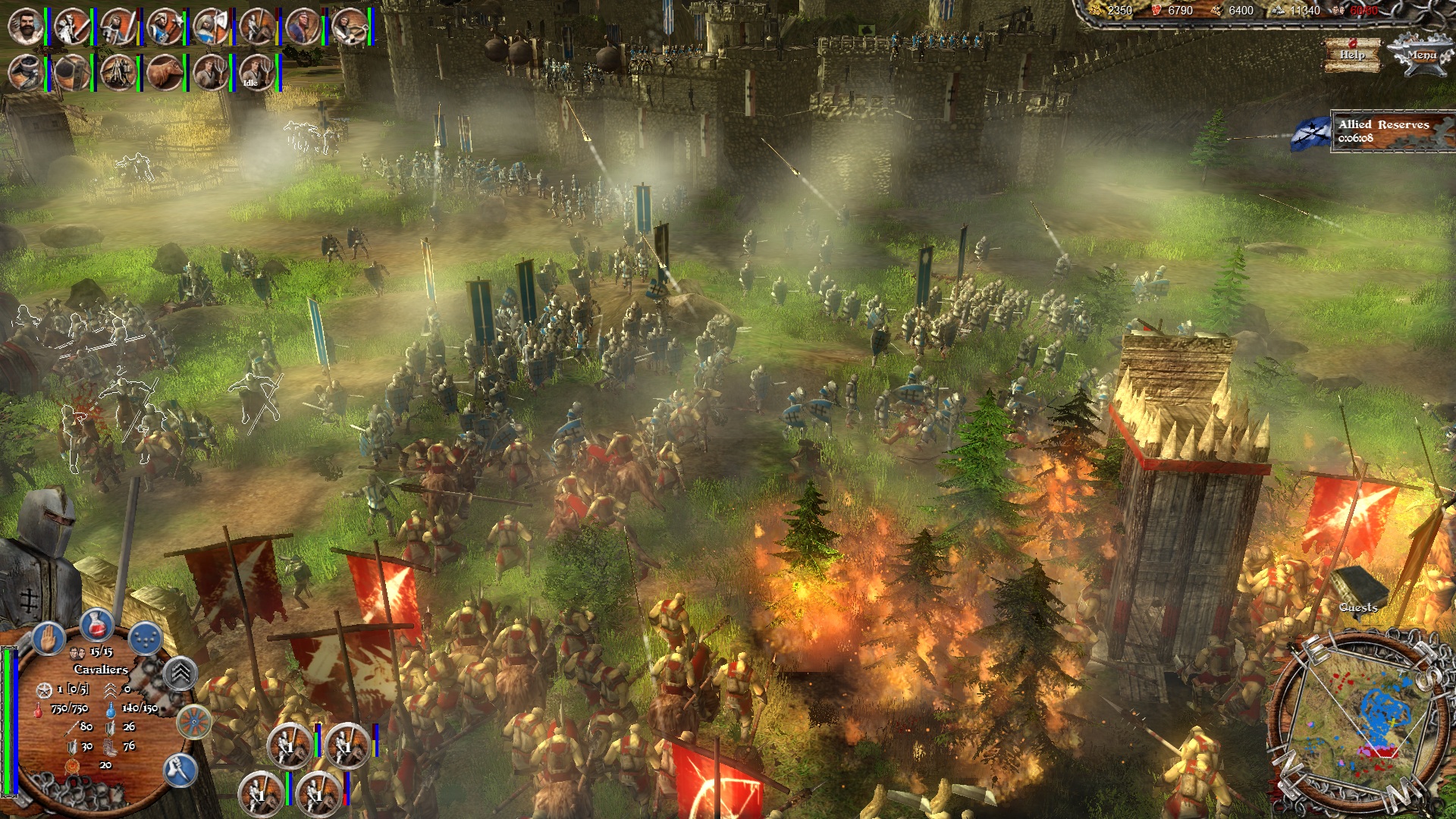Select the cannon siege unit portrait
The height and width of the screenshot is (819, 1456).
coord(25,74)
